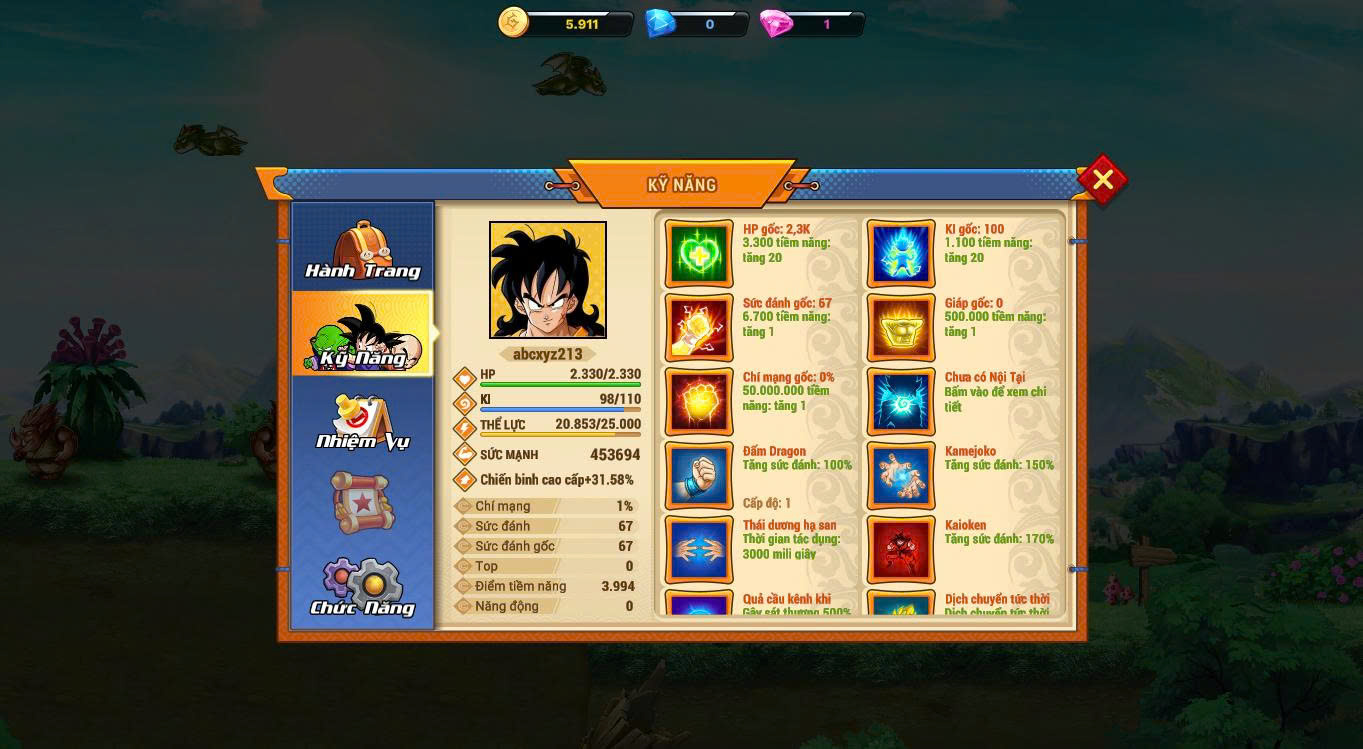Image resolution: width=1363 pixels, height=749 pixels.
Task: Increase the Sức đánh gốc stat
Action: point(699,328)
